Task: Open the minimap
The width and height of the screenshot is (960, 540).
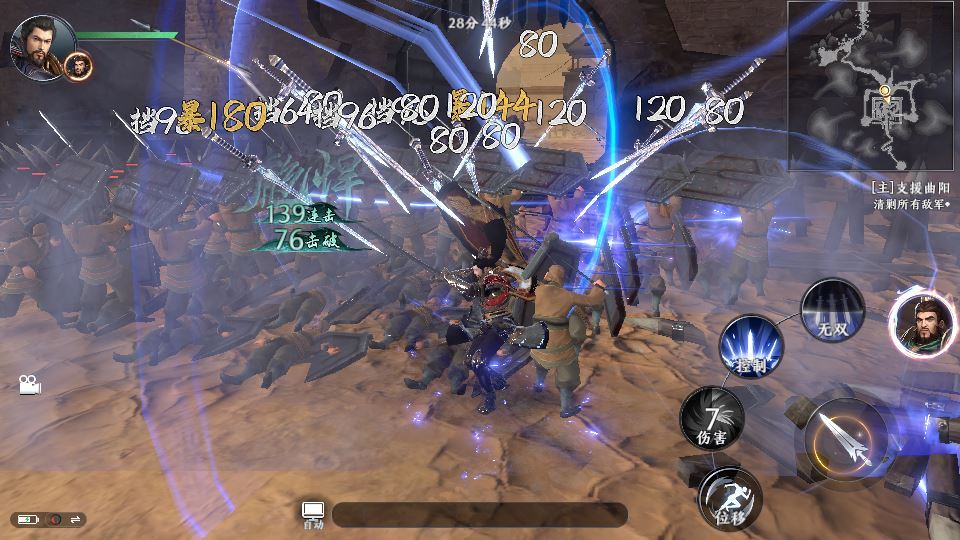Action: pos(871,86)
